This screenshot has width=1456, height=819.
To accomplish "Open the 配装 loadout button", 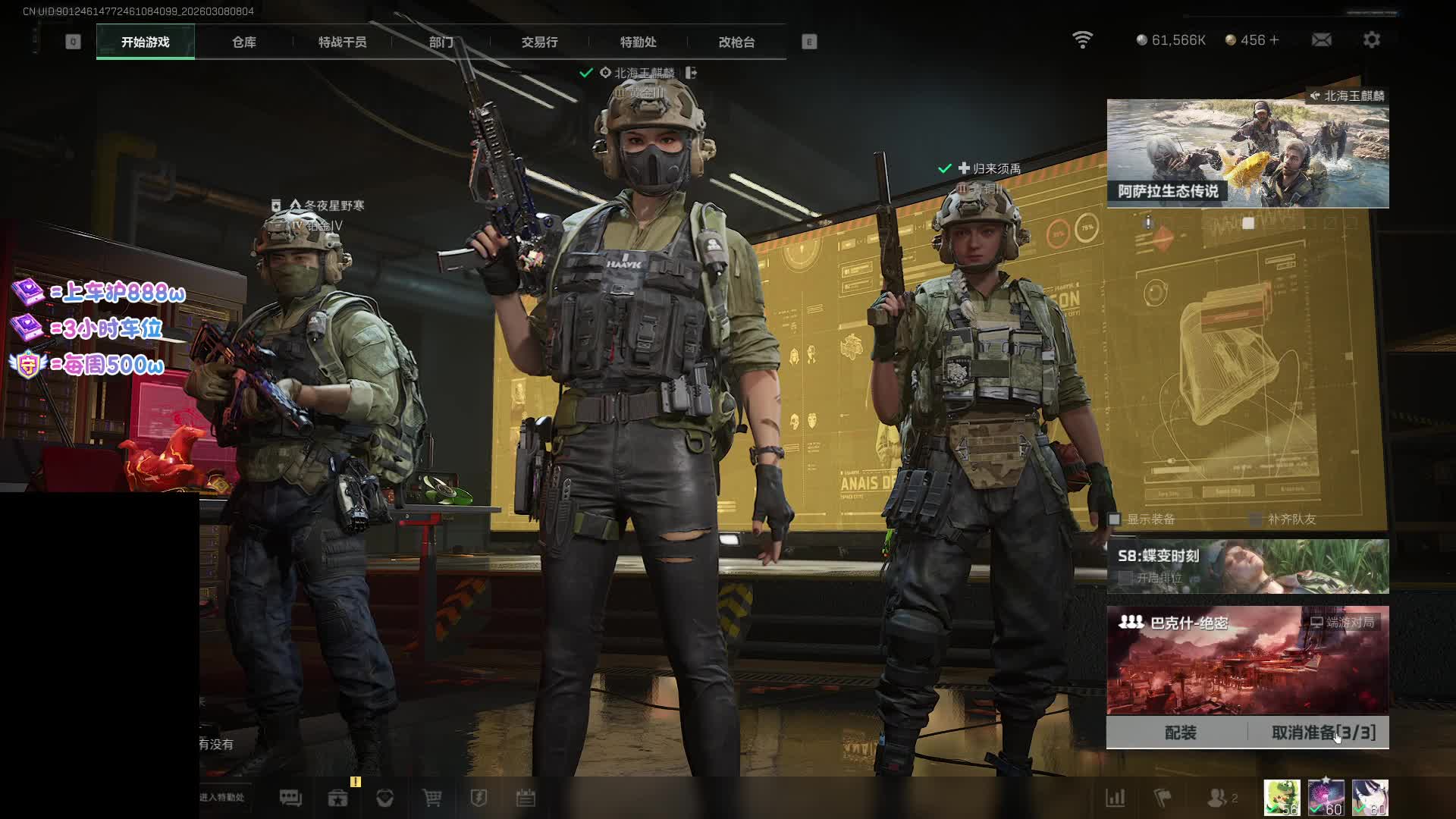I will [1179, 733].
